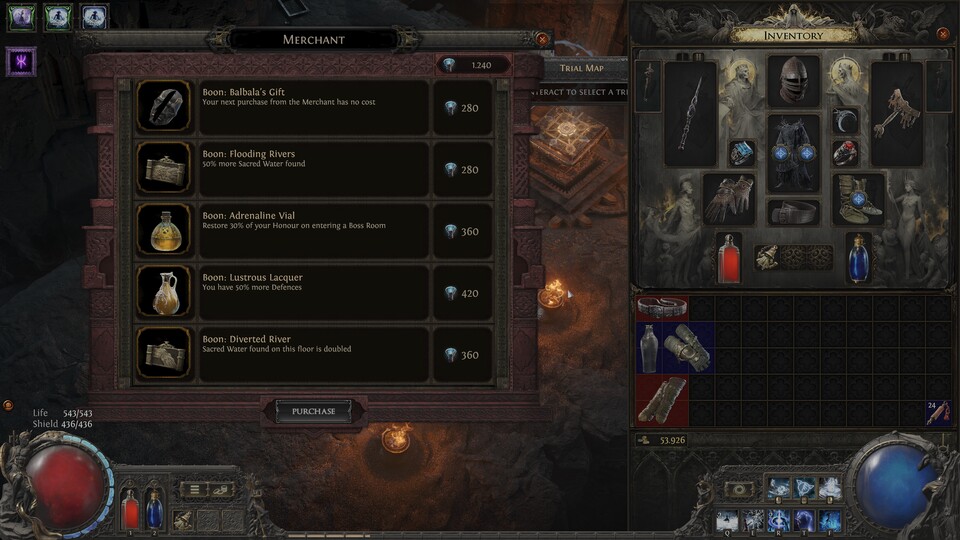Viewport: 960px width, 540px height.
Task: Click the purple buff icon below the portraits
Action: pos(21,61)
